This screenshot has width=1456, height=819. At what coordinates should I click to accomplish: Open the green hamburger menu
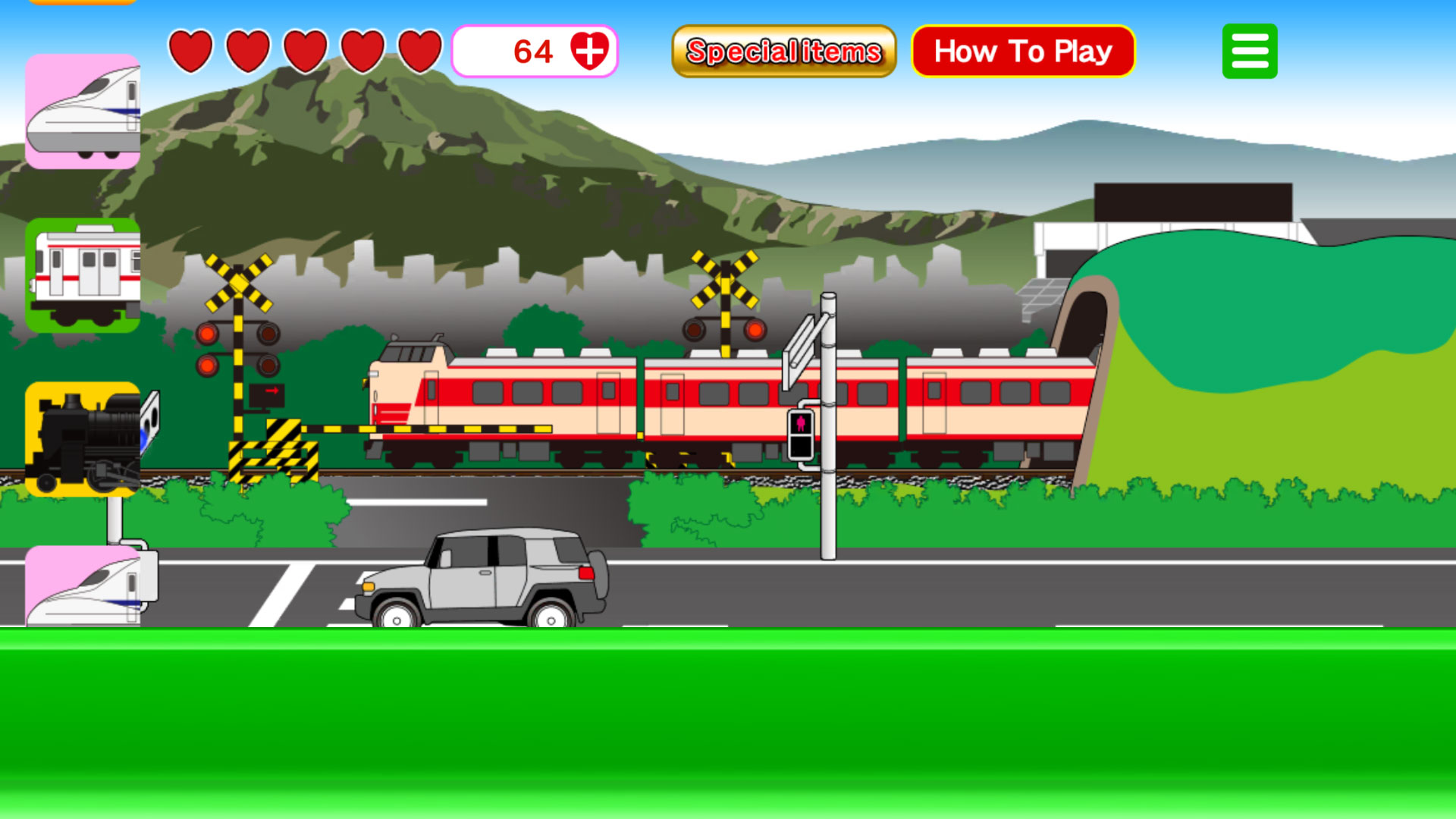(x=1249, y=51)
